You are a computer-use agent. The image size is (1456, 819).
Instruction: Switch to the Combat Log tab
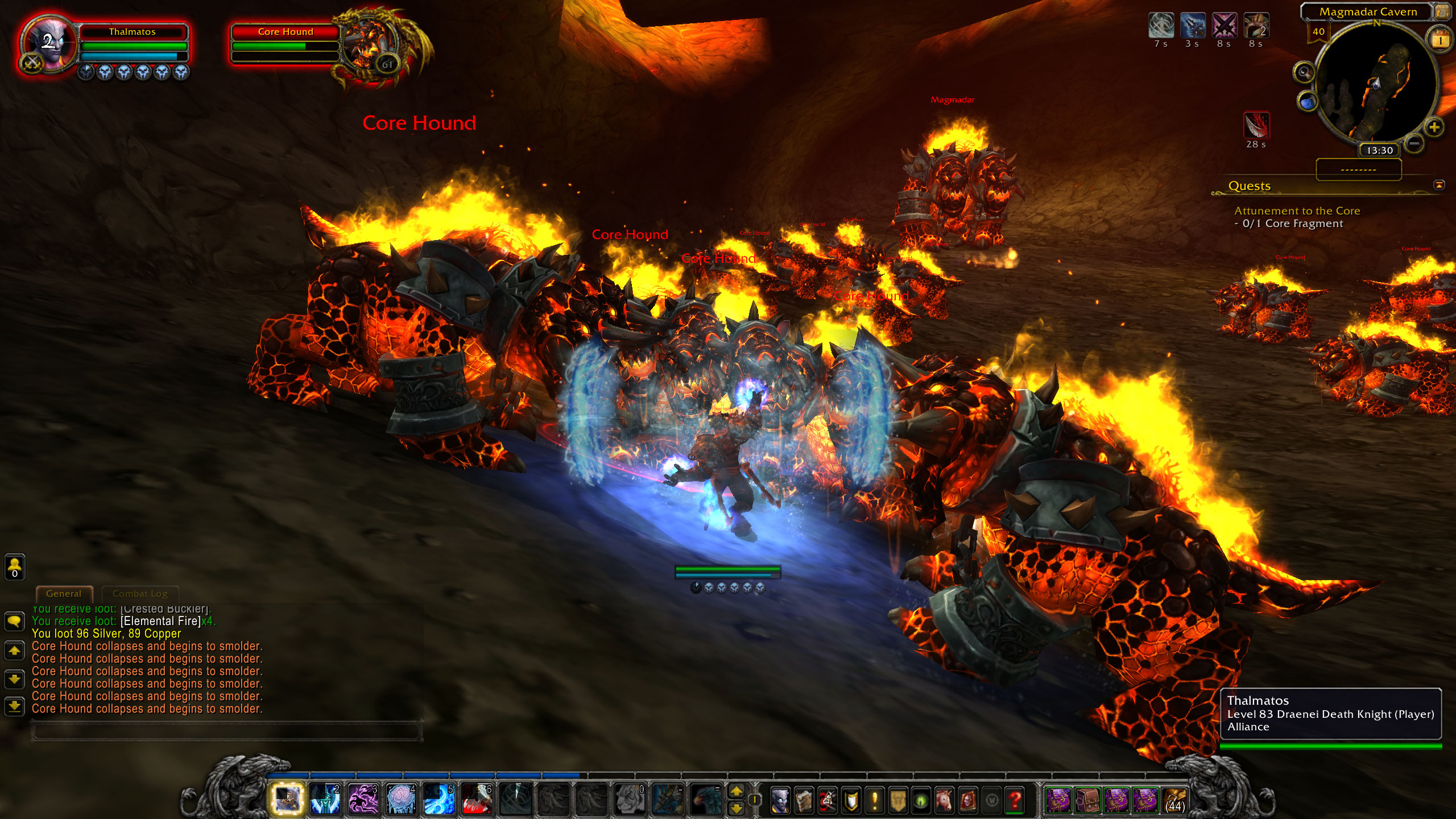click(x=140, y=594)
